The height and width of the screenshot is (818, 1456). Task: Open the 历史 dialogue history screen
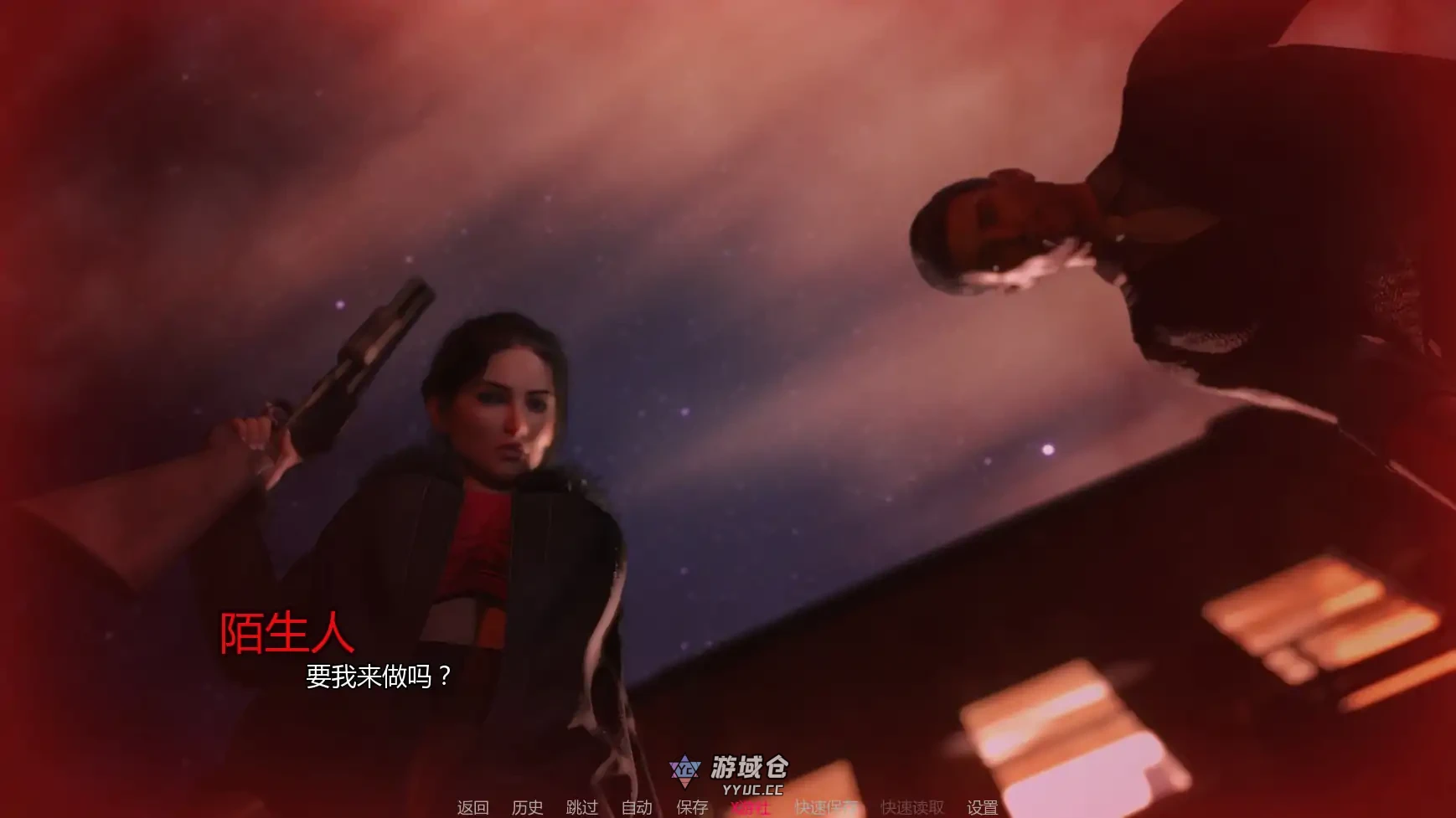click(x=526, y=809)
